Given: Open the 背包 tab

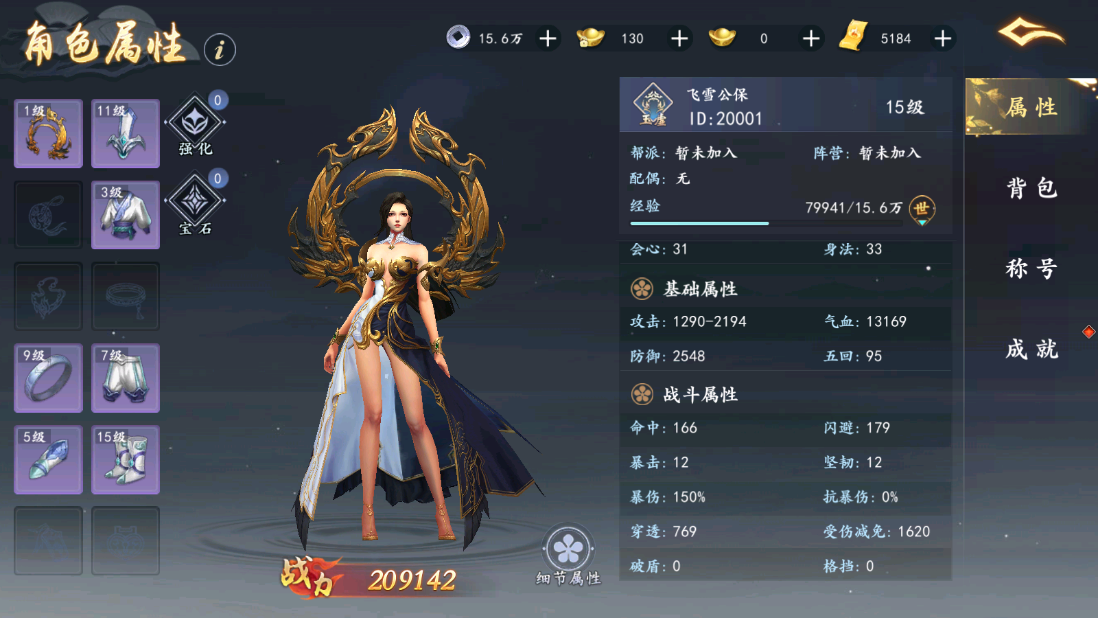Looking at the screenshot, I should click(1030, 188).
